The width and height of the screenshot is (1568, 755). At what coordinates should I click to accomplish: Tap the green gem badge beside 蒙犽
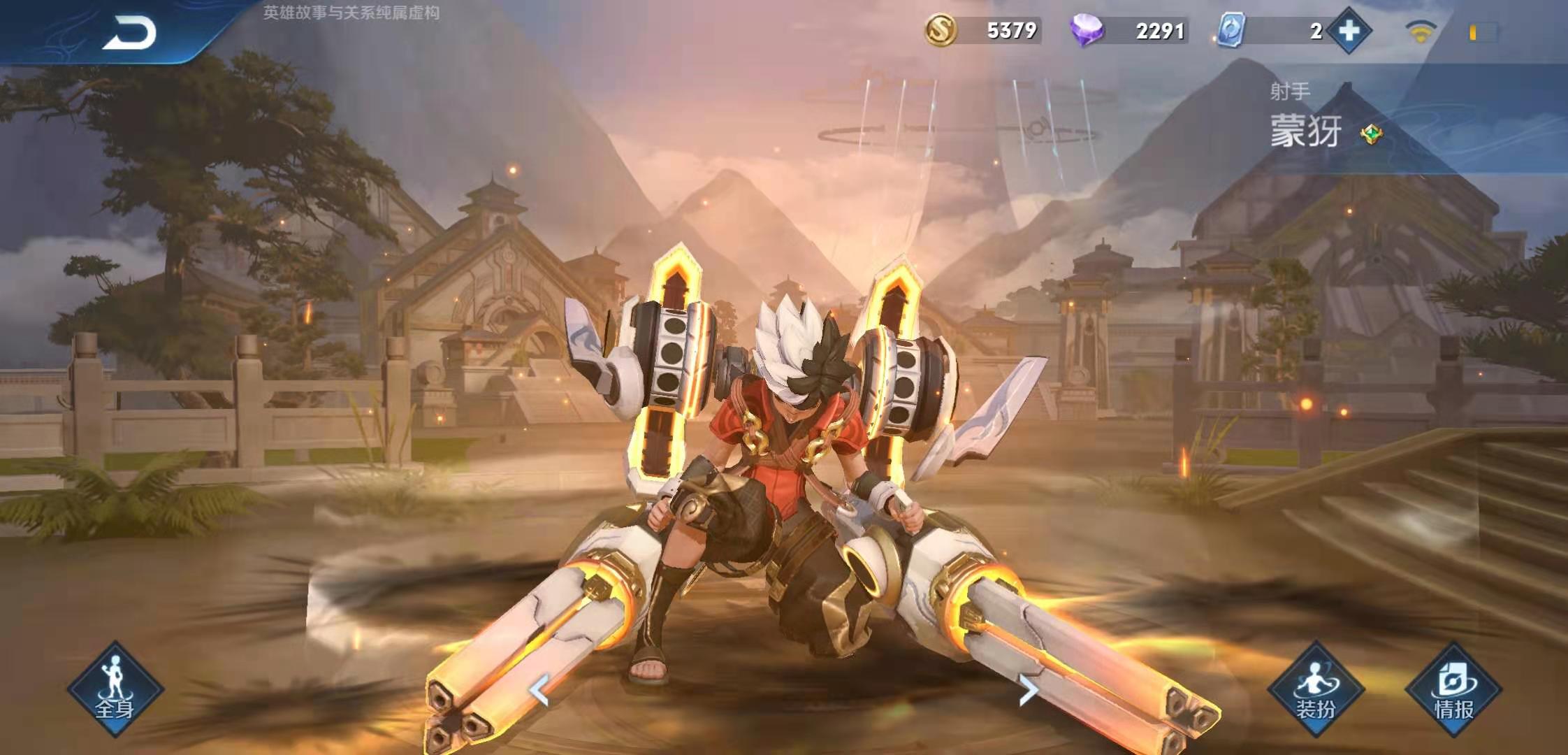click(x=1371, y=134)
